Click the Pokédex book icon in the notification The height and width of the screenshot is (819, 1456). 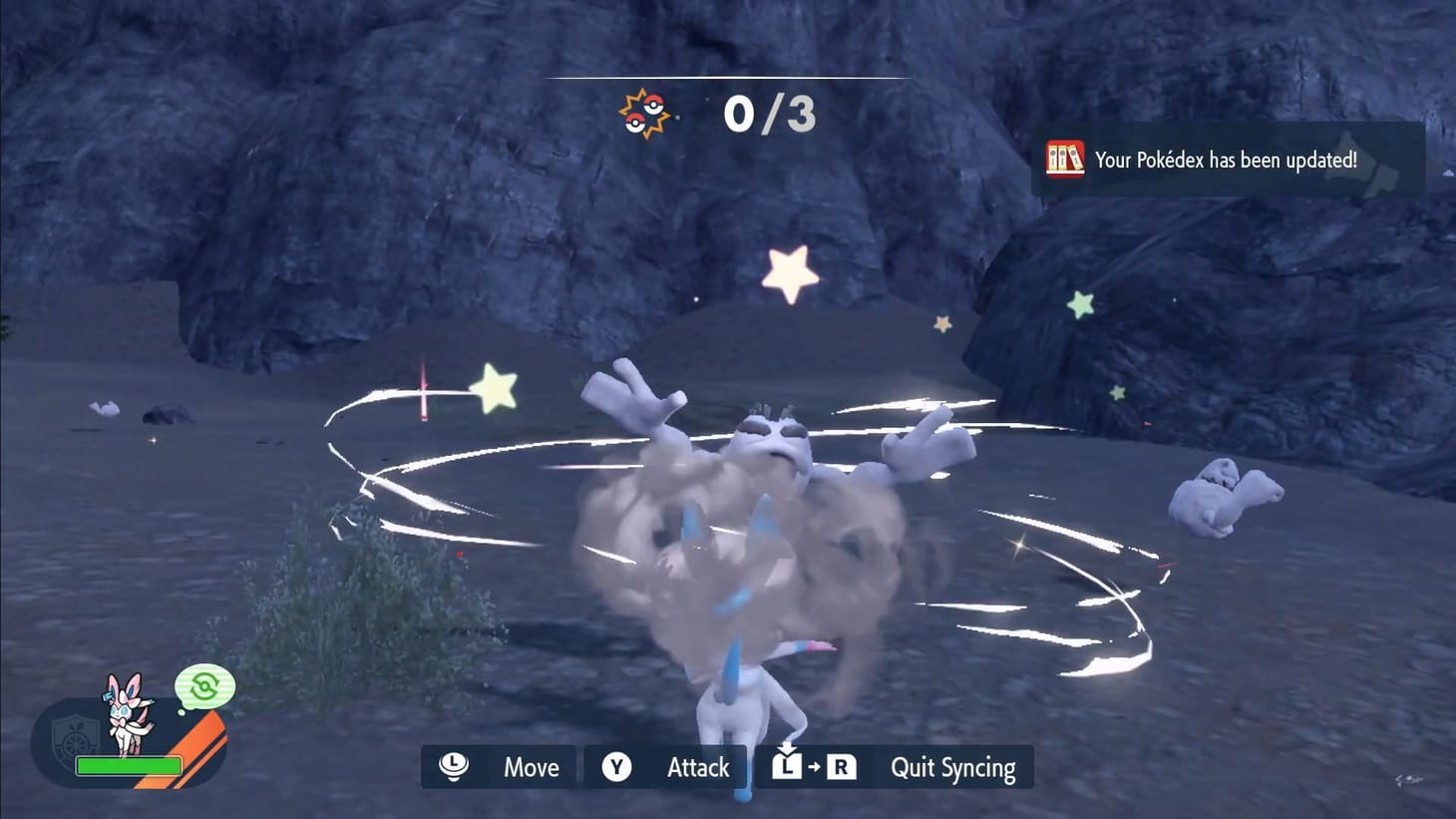click(x=1065, y=158)
